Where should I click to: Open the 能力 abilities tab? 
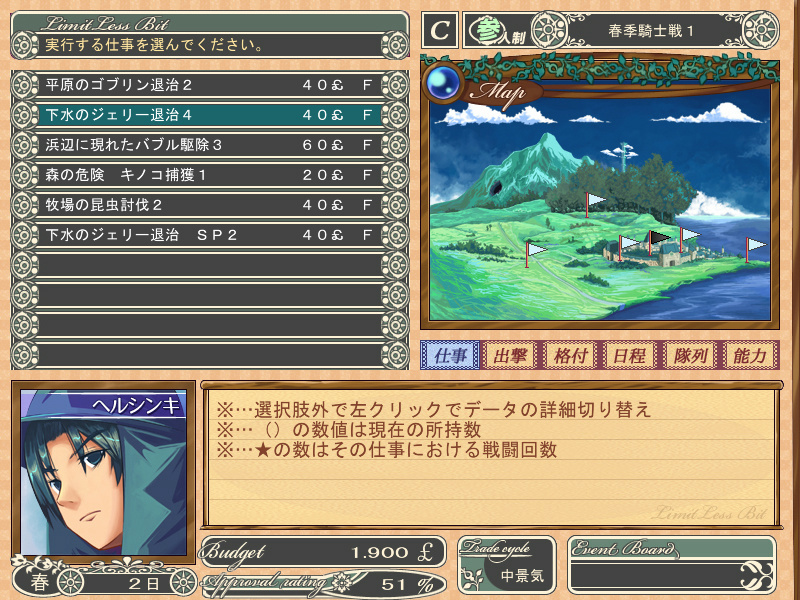point(748,356)
